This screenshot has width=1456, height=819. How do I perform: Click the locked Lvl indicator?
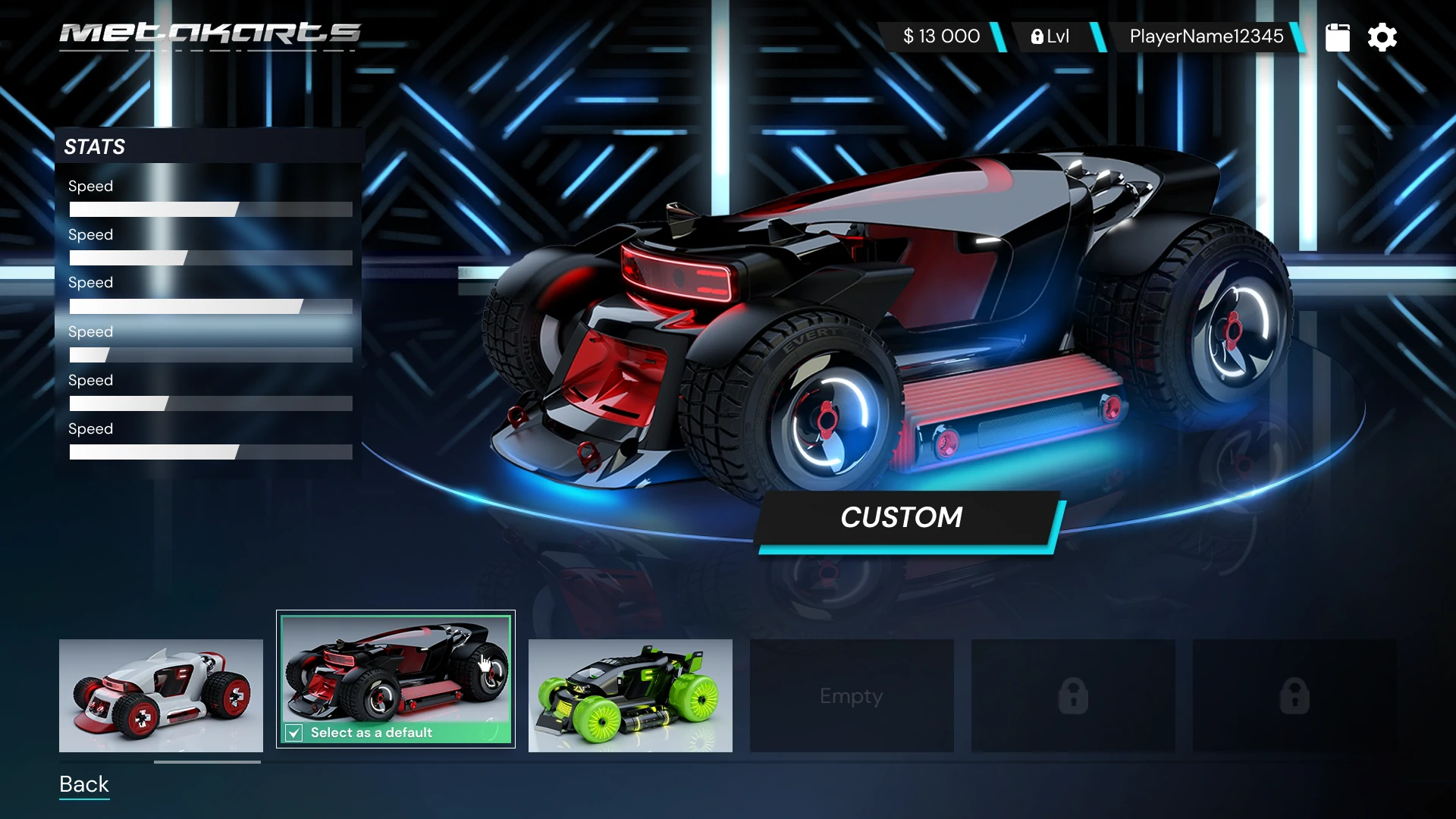1050,36
